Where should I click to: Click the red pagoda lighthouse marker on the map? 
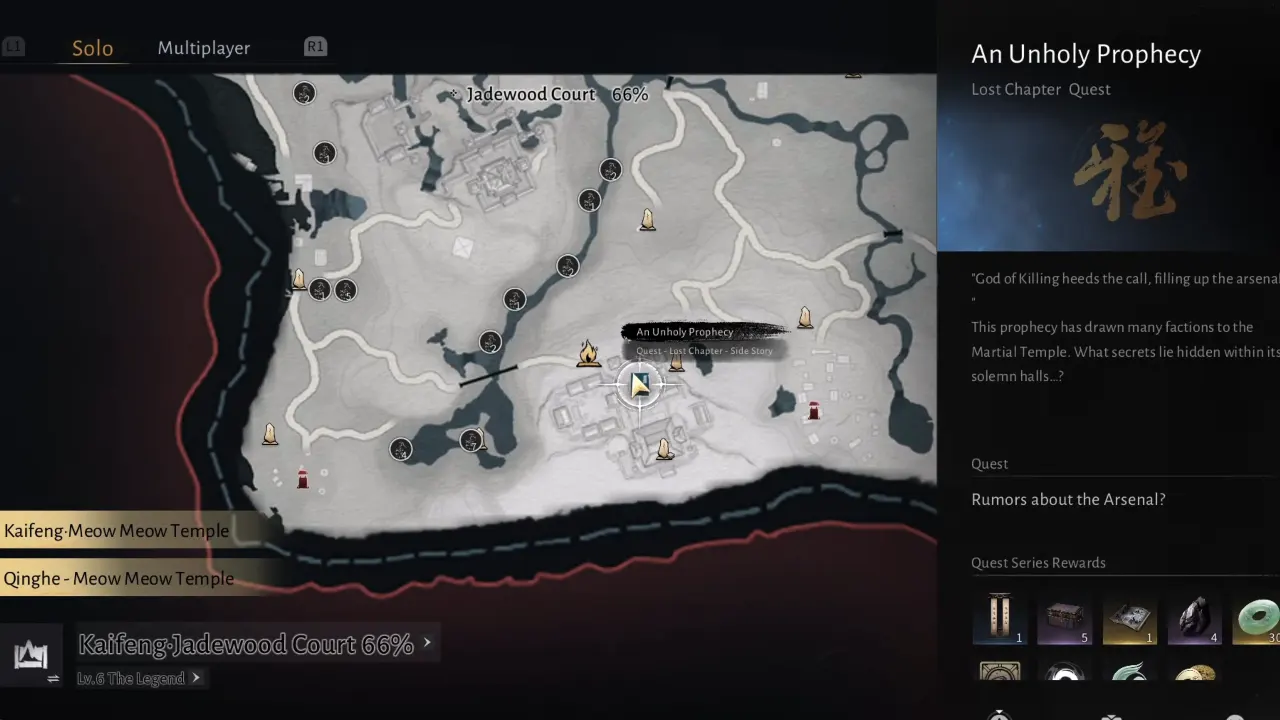click(303, 480)
